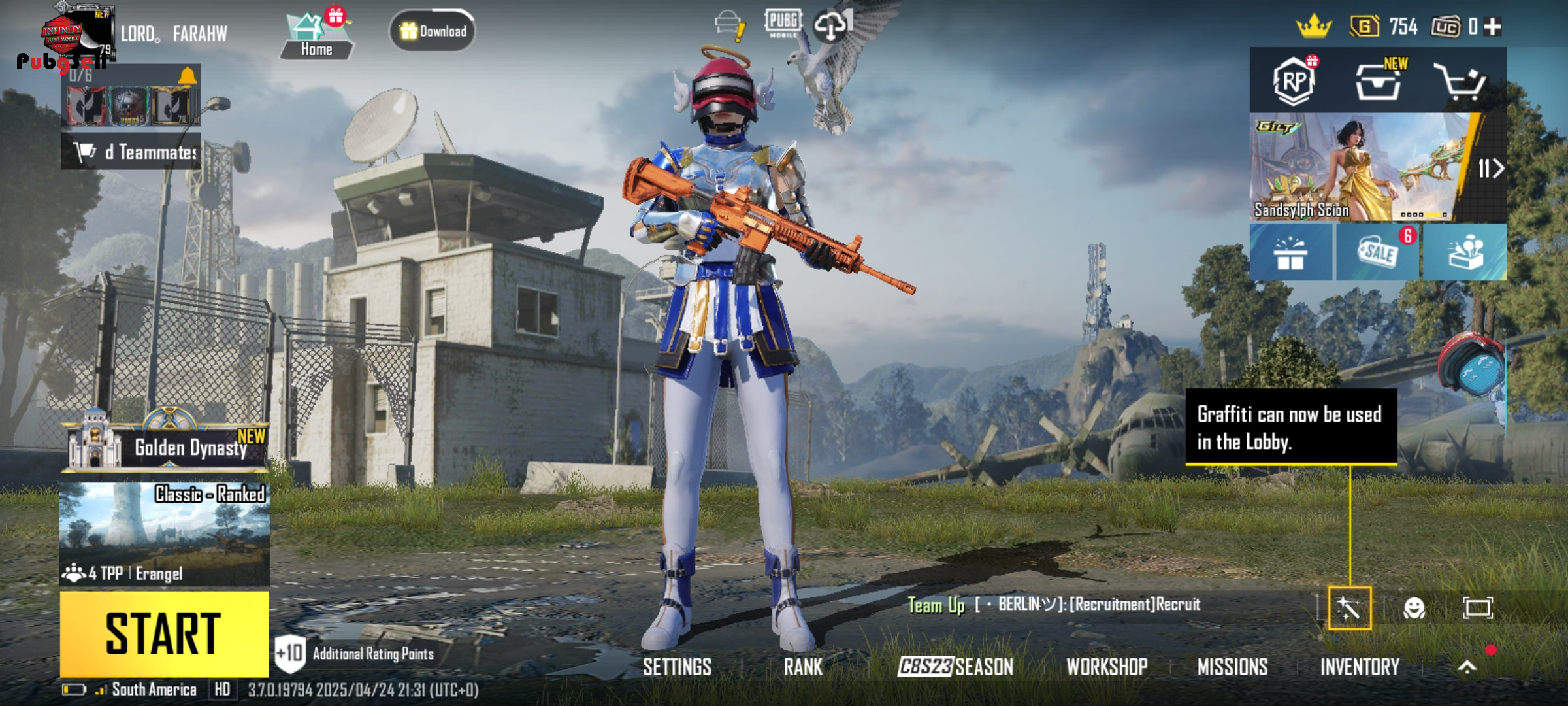Screen dimensions: 1568x706
Task: Activate the graffiti spray icon
Action: click(1349, 609)
